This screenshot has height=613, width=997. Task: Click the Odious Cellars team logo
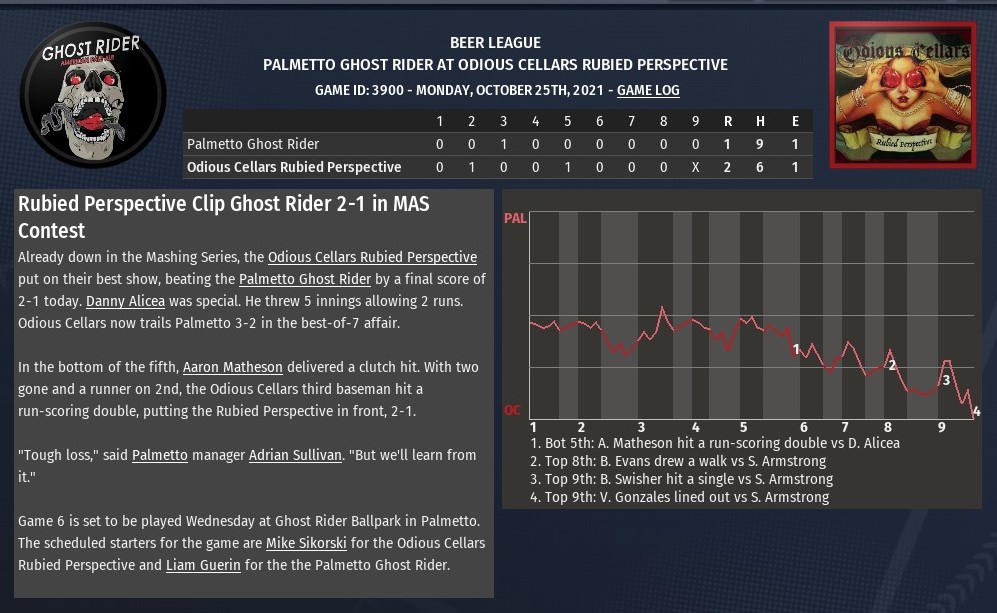902,94
